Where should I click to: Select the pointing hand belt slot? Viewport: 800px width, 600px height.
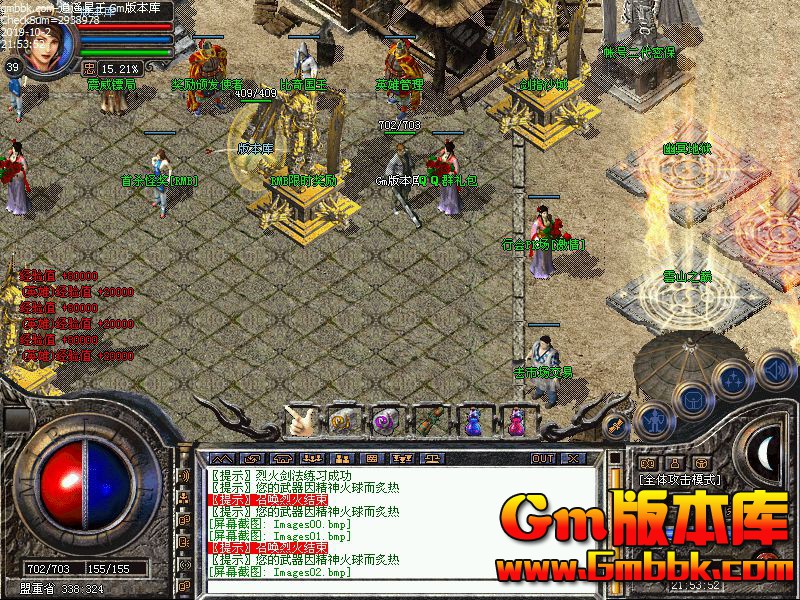pyautogui.click(x=299, y=422)
